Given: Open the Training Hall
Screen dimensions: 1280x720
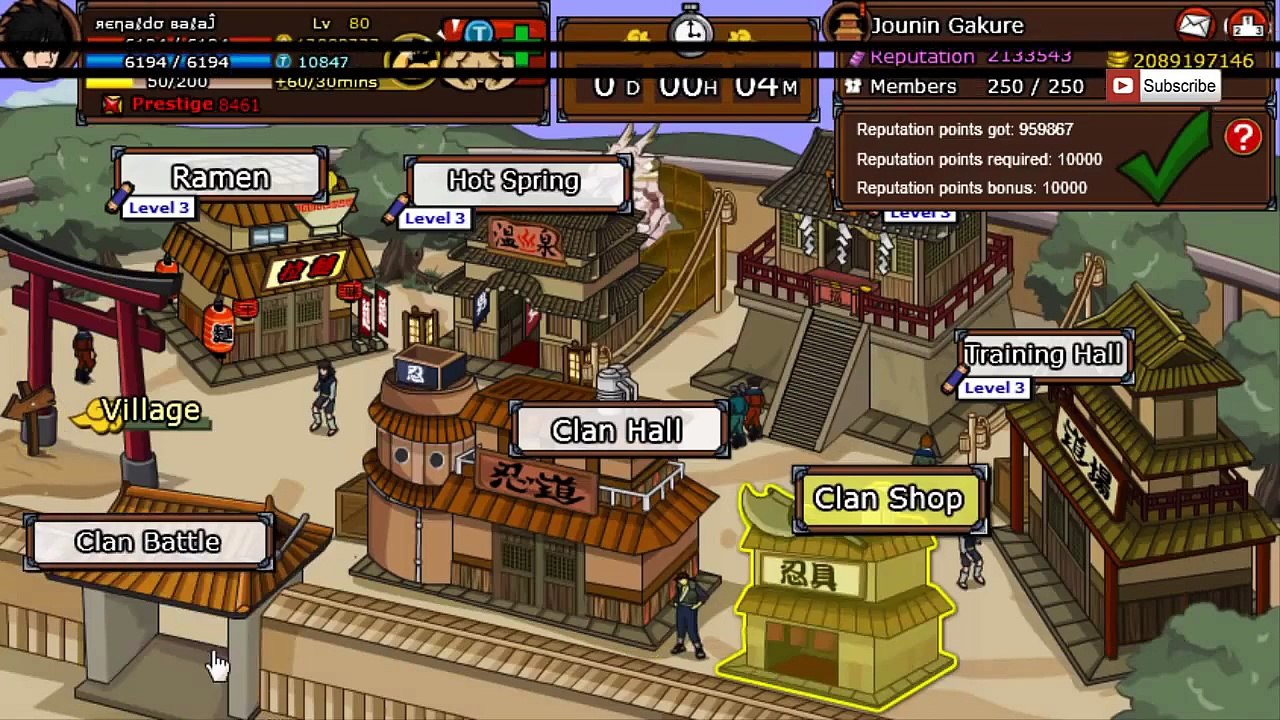Looking at the screenshot, I should (1042, 355).
